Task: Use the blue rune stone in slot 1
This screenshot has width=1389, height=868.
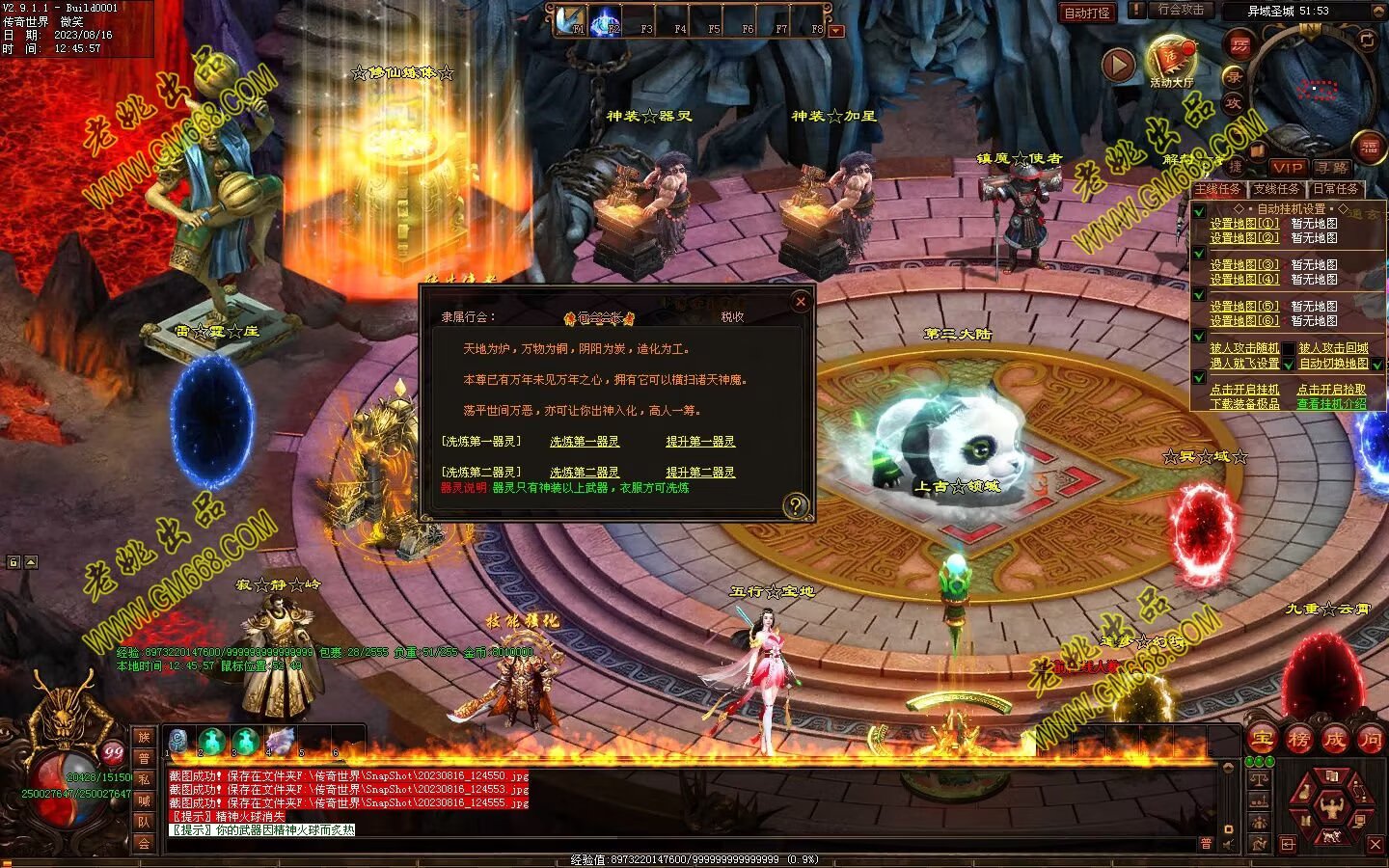Action: [177, 741]
